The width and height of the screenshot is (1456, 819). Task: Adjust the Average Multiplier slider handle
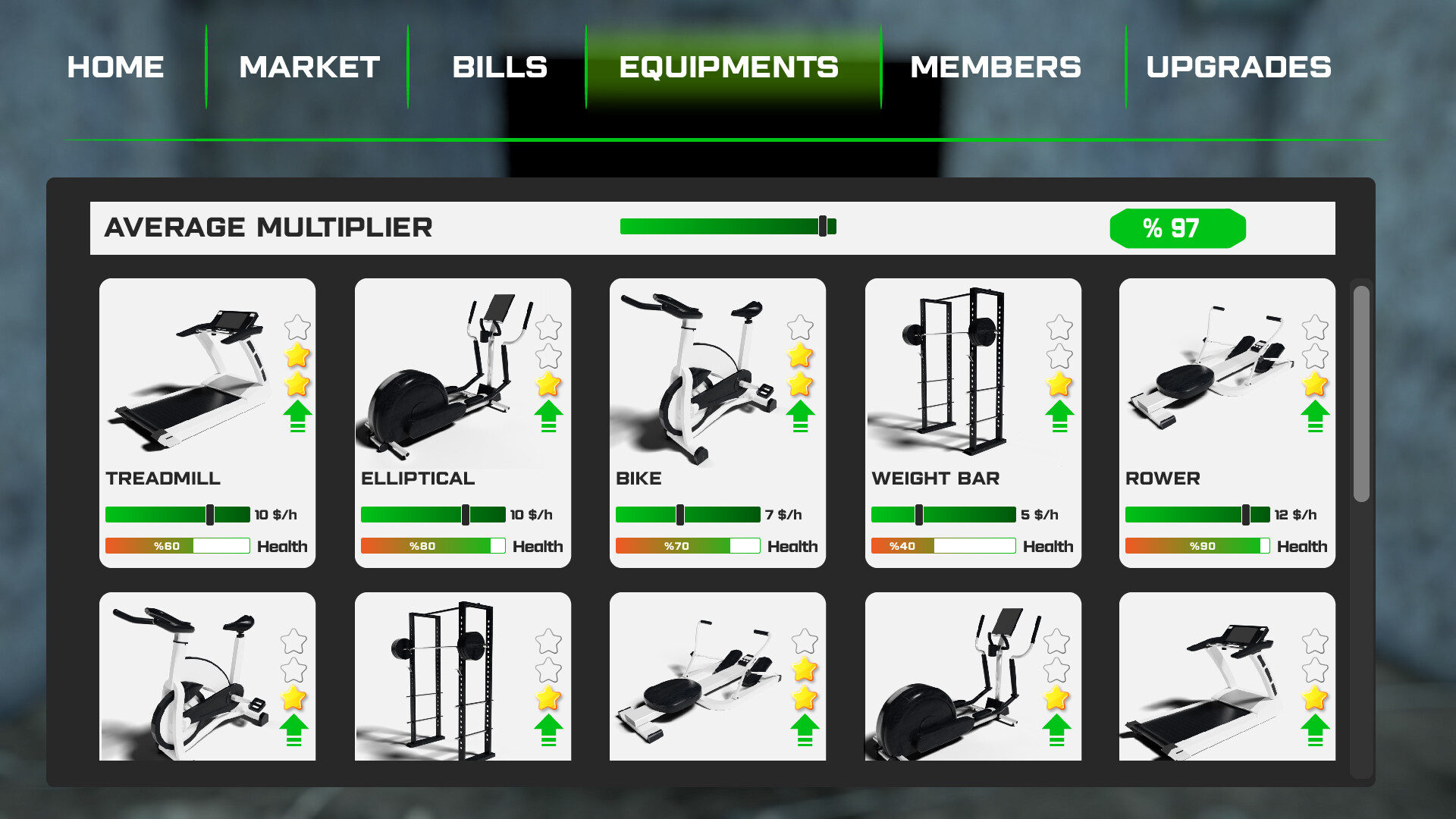click(824, 225)
